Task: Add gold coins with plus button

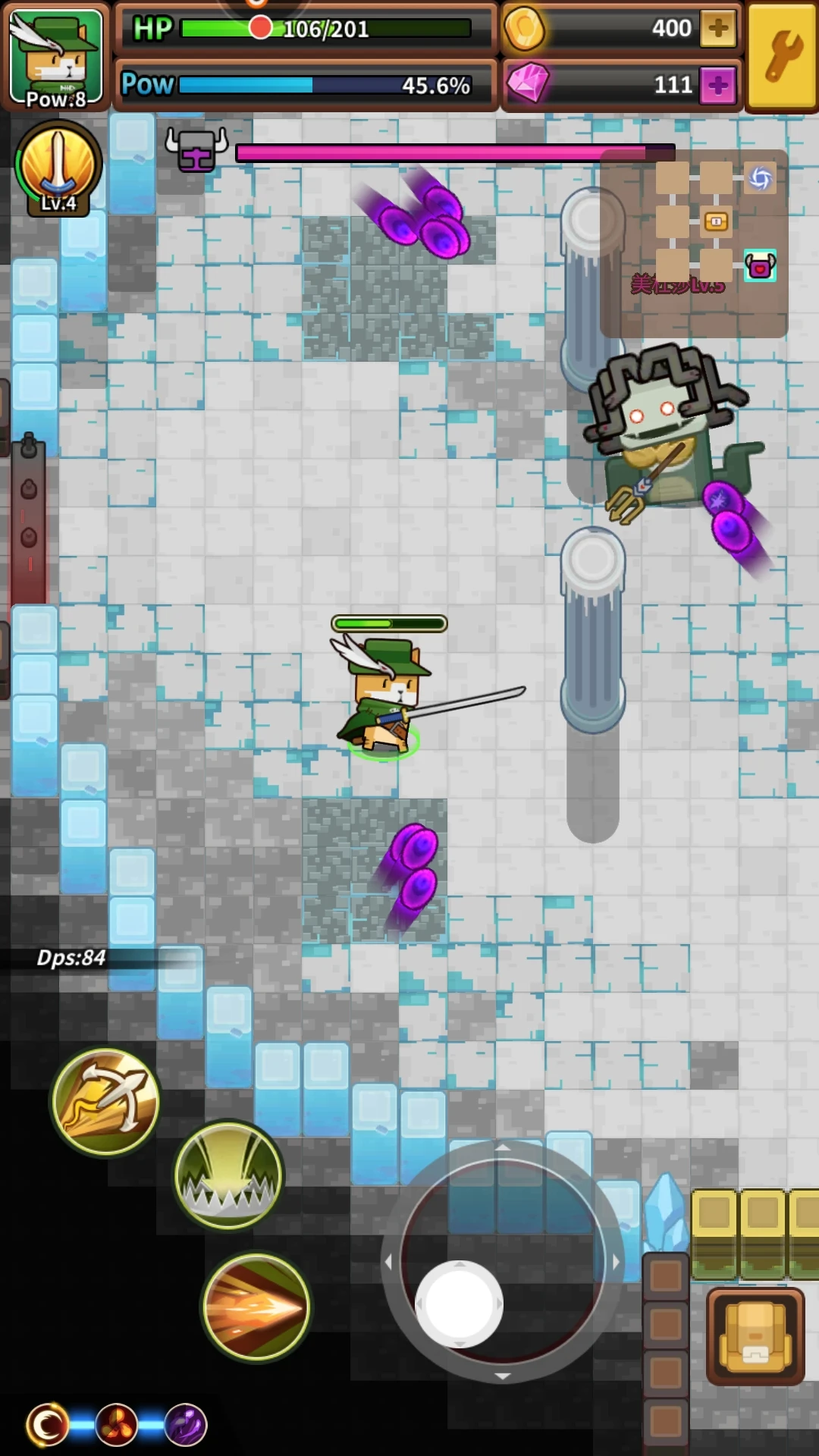Action: (x=717, y=29)
